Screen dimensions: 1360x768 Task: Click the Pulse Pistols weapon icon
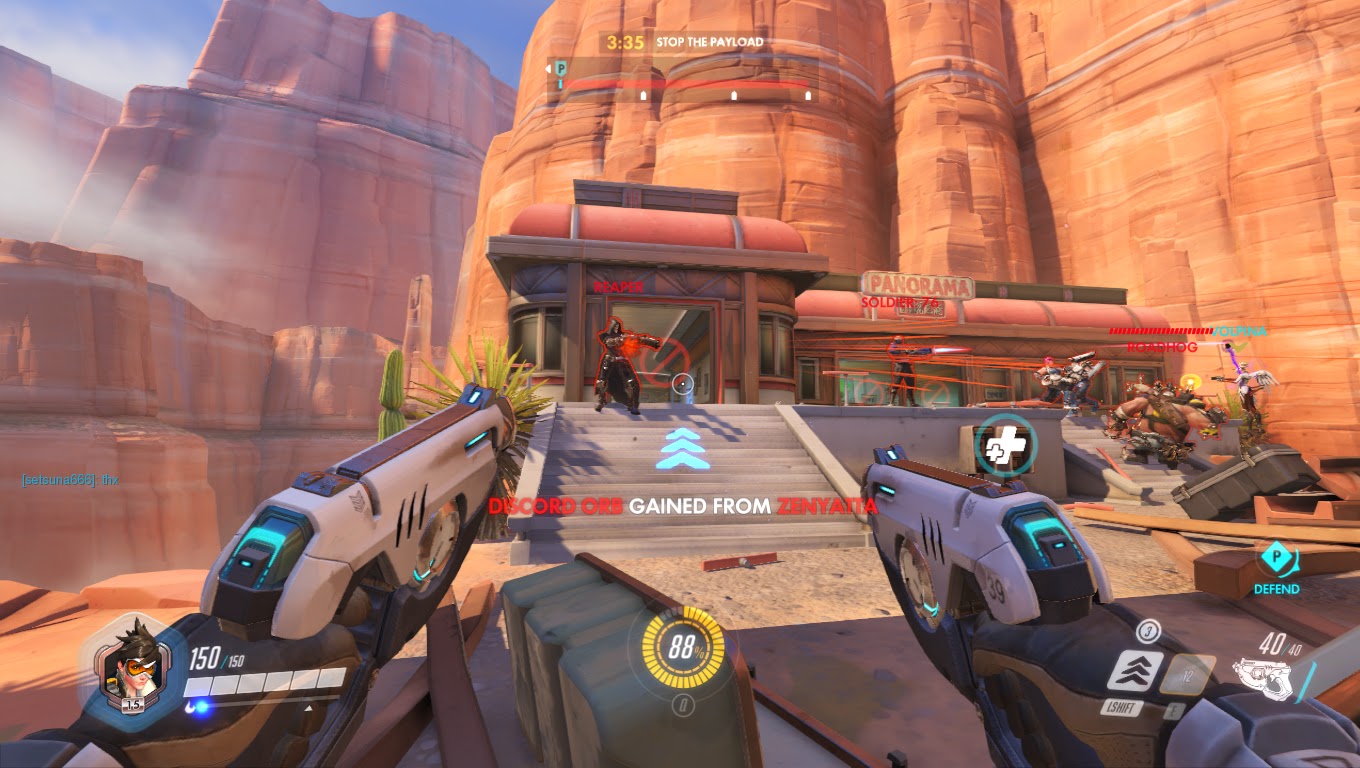pos(1263,678)
